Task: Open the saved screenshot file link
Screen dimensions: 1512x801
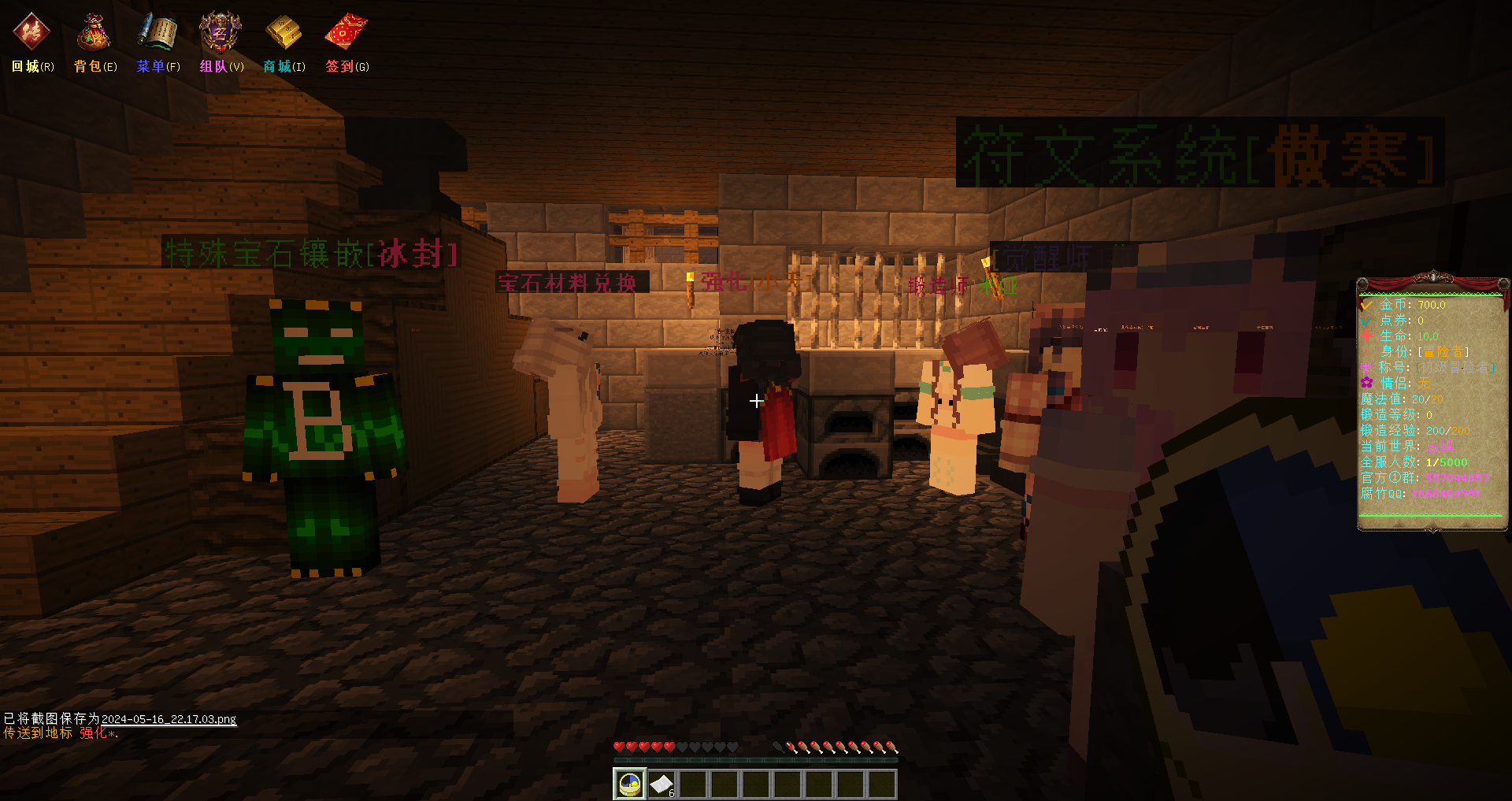Action: tap(169, 719)
